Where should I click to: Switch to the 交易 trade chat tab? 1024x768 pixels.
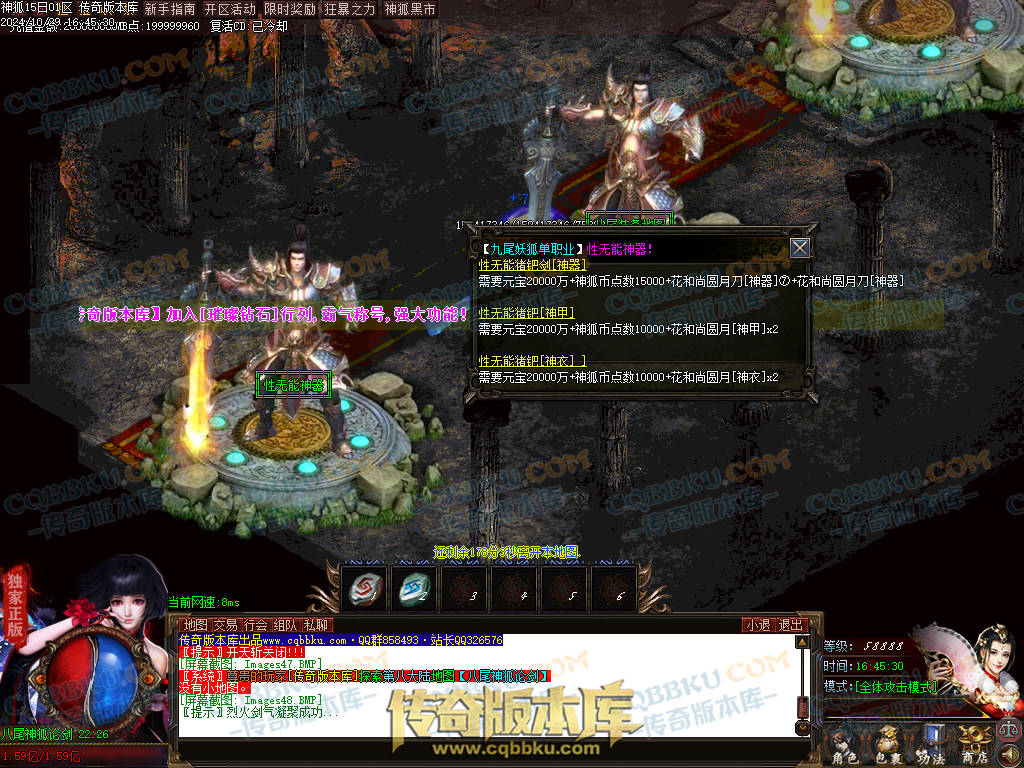pyautogui.click(x=225, y=625)
